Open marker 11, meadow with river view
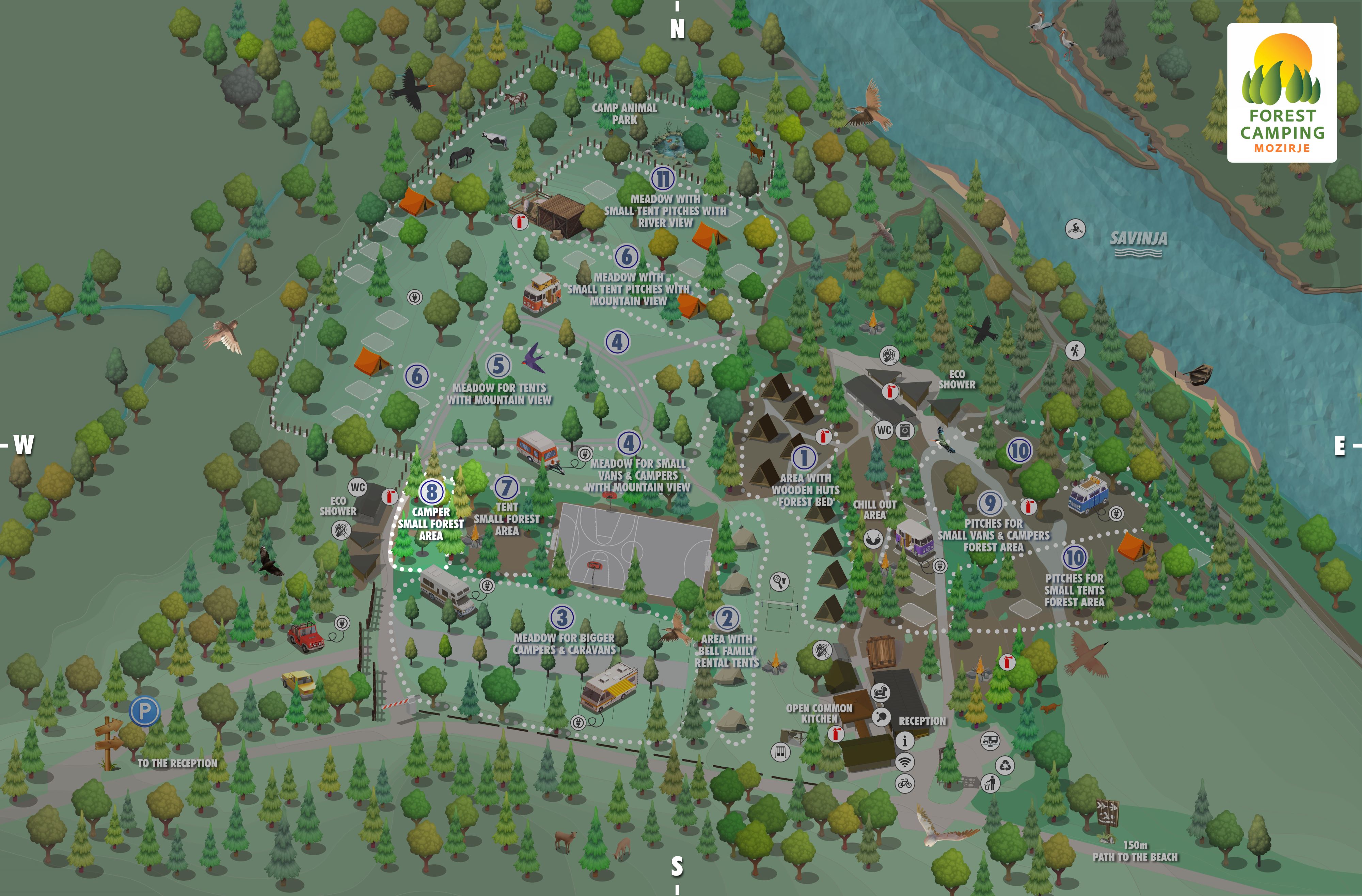 [663, 178]
